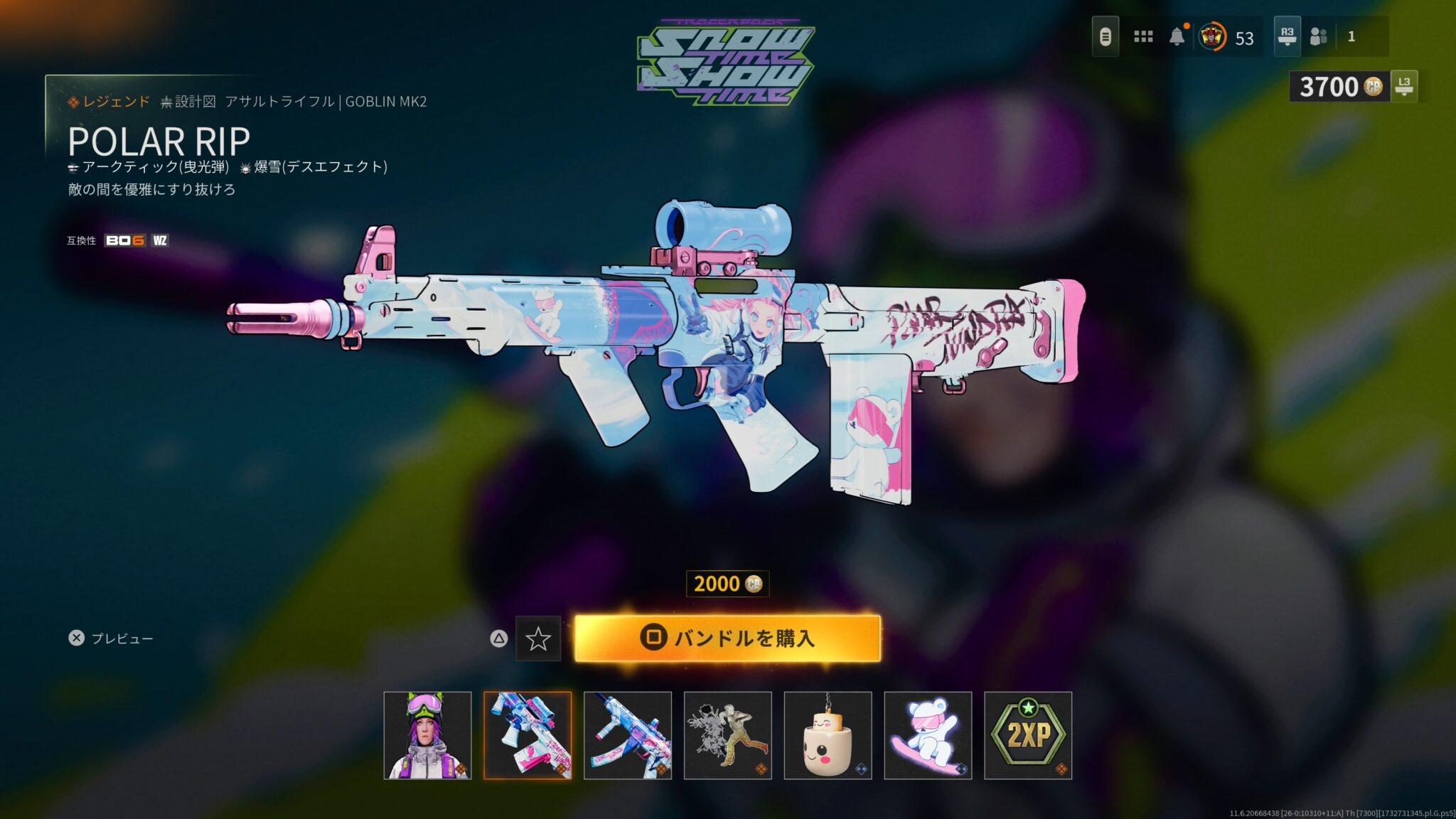Select the marshmallow weapon charm thumbnail
The image size is (1456, 819).
pos(828,735)
